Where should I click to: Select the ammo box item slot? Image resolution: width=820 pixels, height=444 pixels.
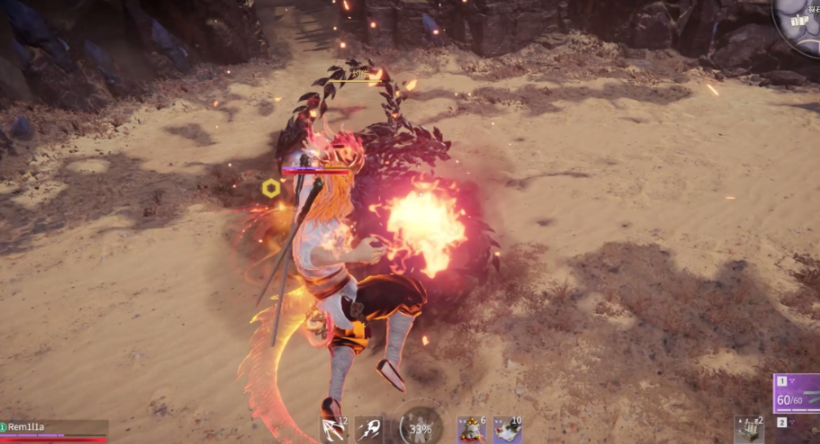pyautogui.click(x=749, y=430)
